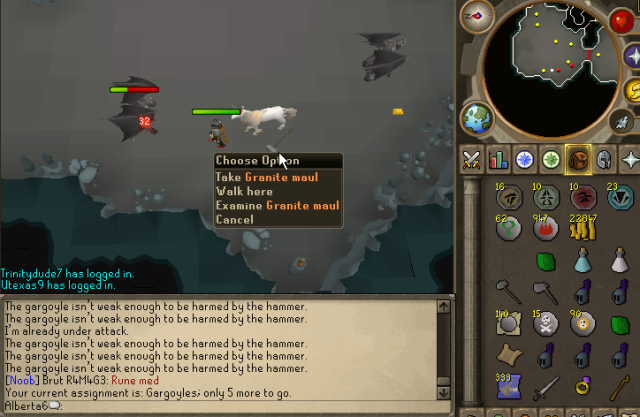
Task: Select the fire rune stack
Action: coord(545,230)
